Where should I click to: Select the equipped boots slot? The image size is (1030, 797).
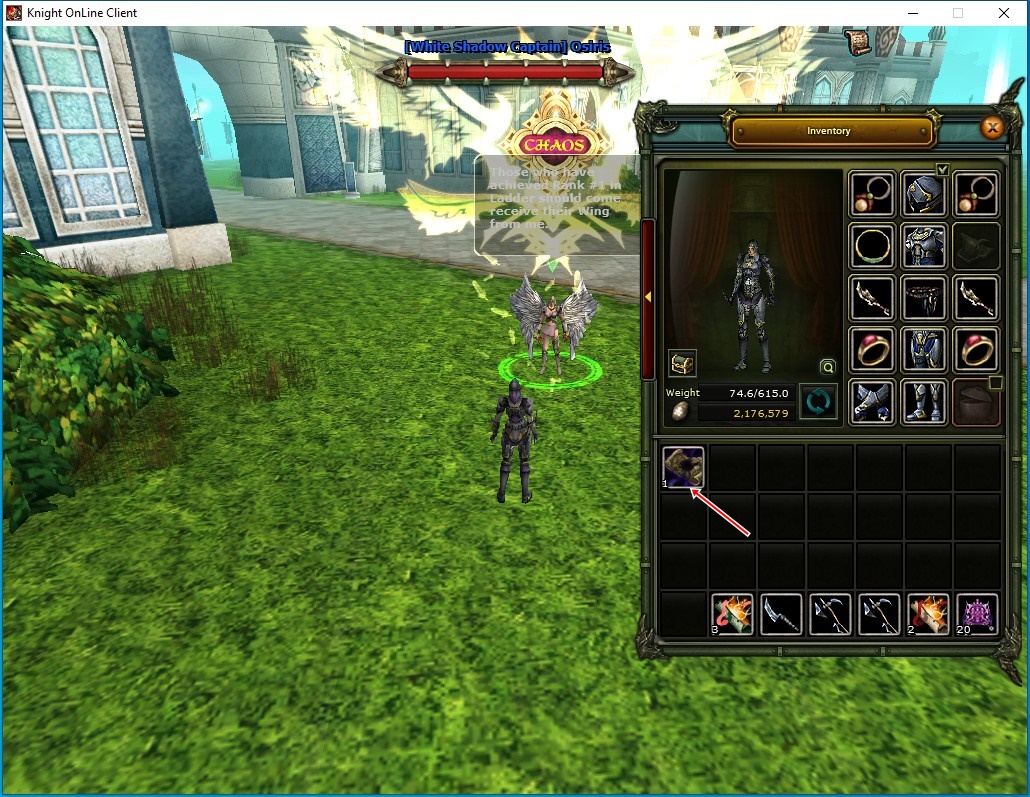925,401
